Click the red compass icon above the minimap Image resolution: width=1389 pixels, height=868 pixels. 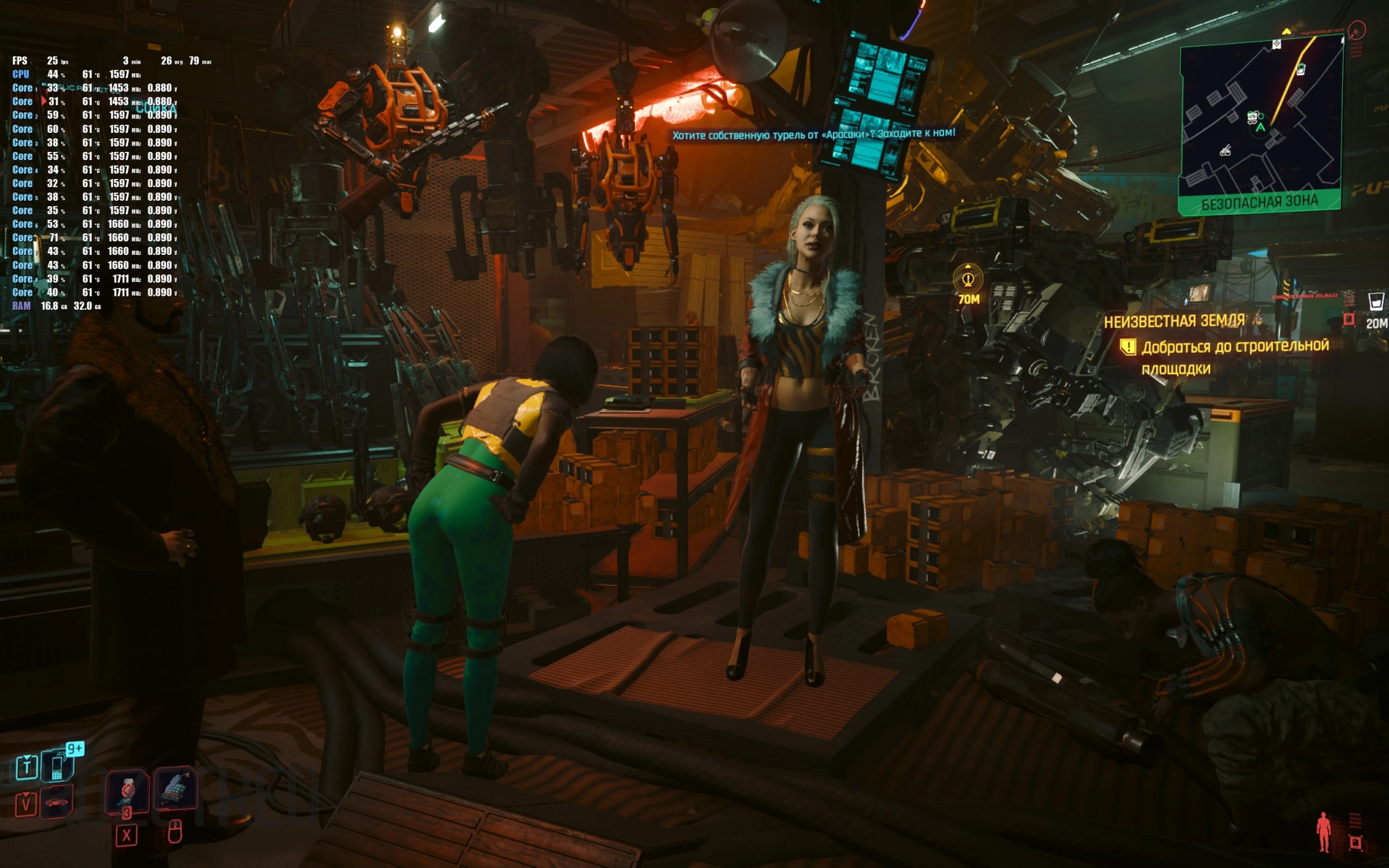point(1356,31)
